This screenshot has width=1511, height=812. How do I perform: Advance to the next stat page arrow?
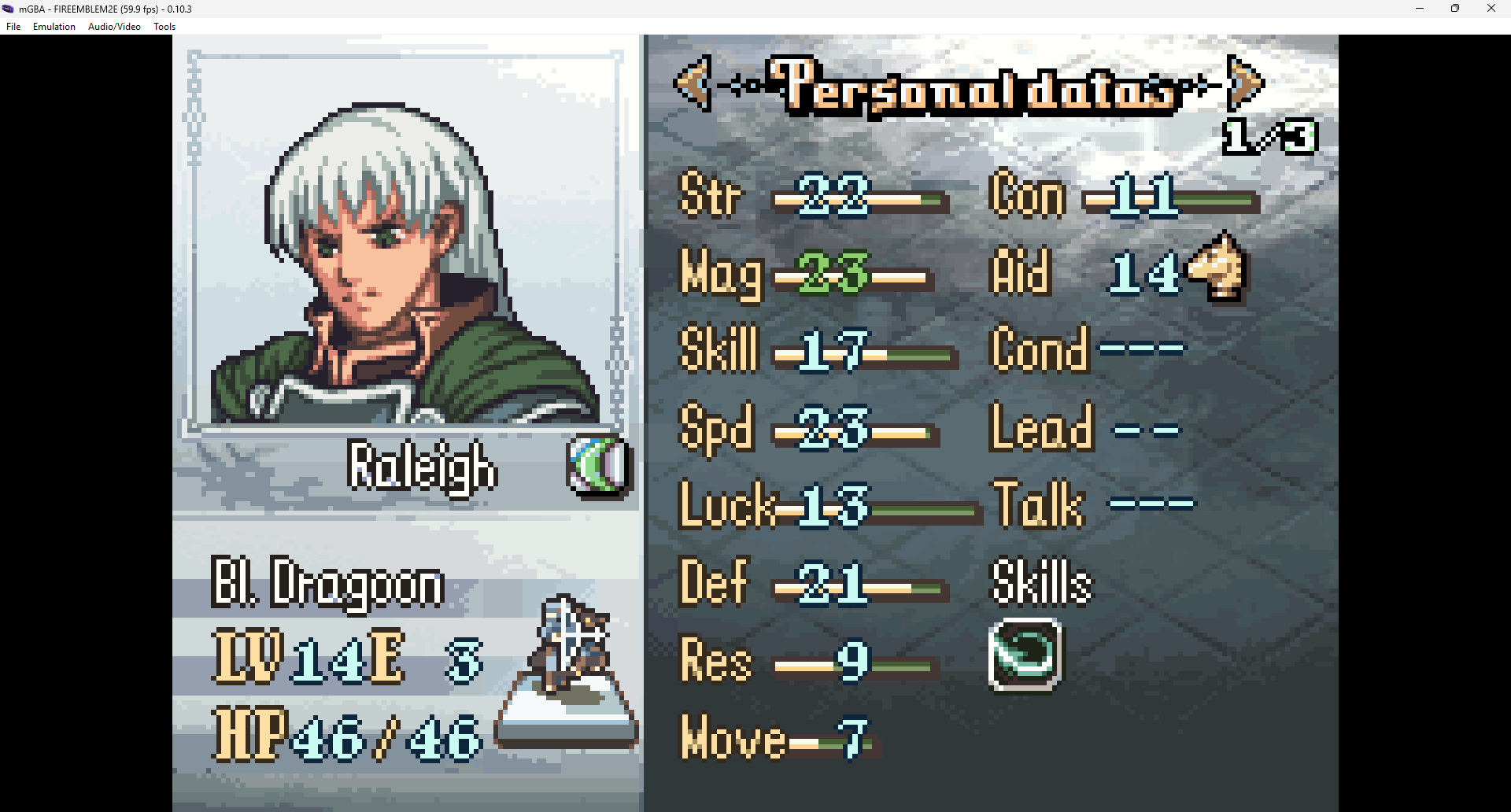point(1244,83)
